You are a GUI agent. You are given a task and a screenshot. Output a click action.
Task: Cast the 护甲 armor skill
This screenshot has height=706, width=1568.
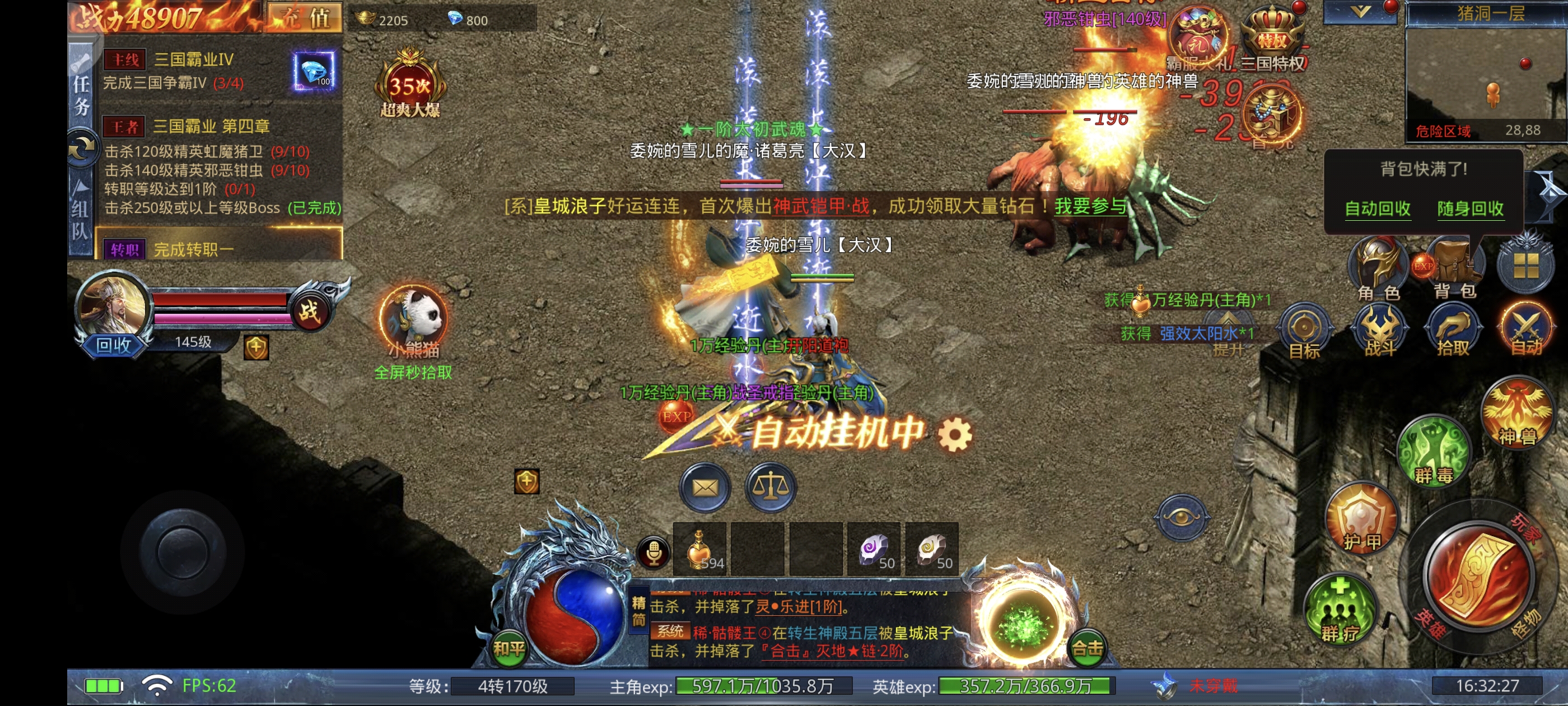(x=1362, y=519)
